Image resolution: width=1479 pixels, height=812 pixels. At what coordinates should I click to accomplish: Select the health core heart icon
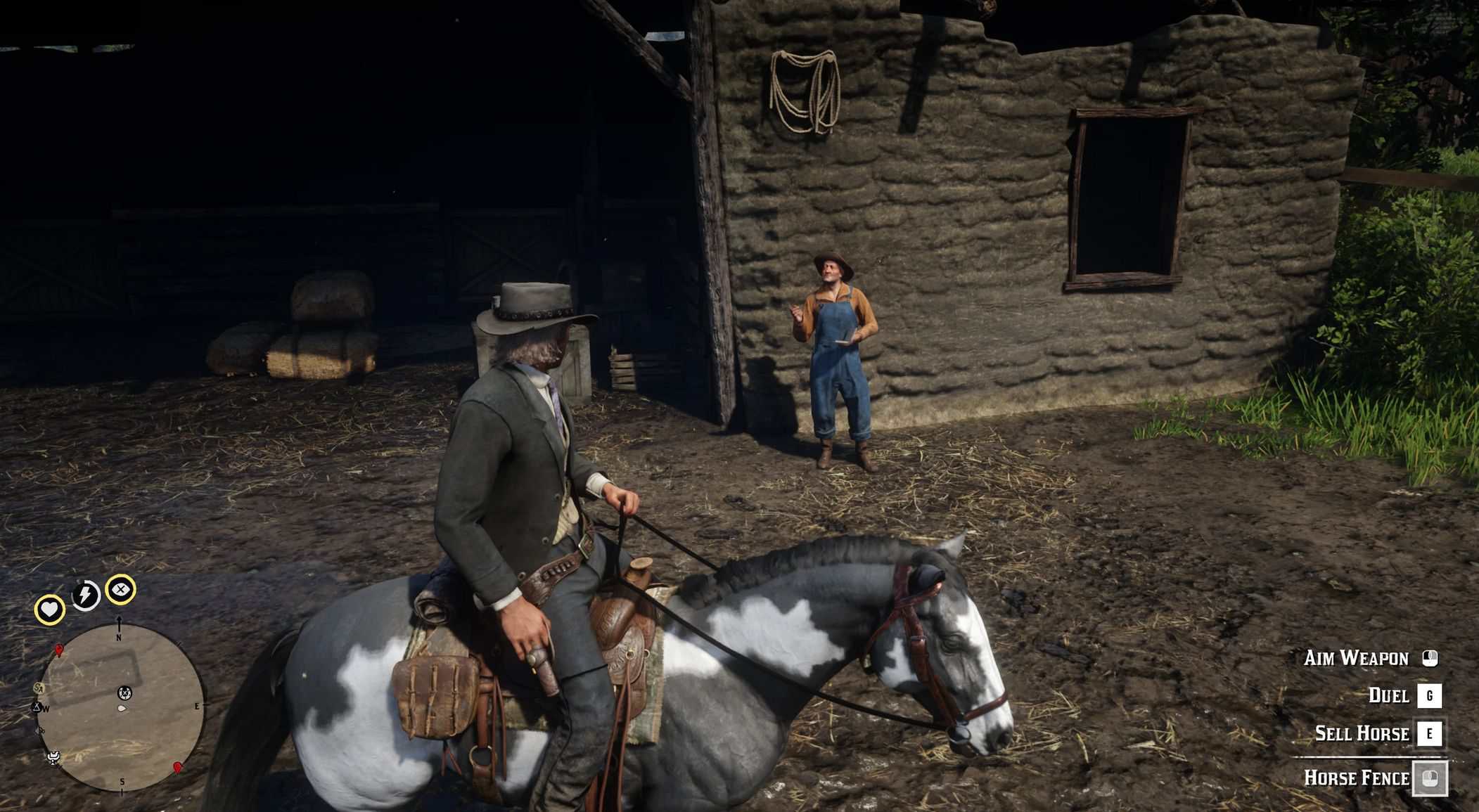click(49, 610)
